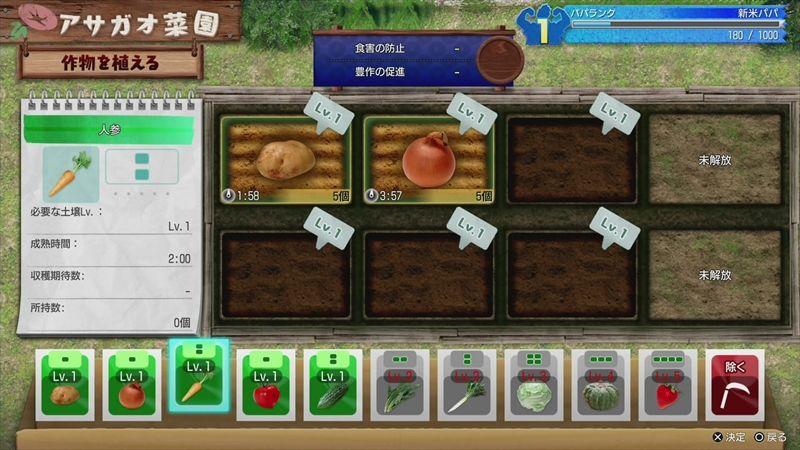Select the plot growing a potato
Screen dimensions: 800x450
coord(286,160)
